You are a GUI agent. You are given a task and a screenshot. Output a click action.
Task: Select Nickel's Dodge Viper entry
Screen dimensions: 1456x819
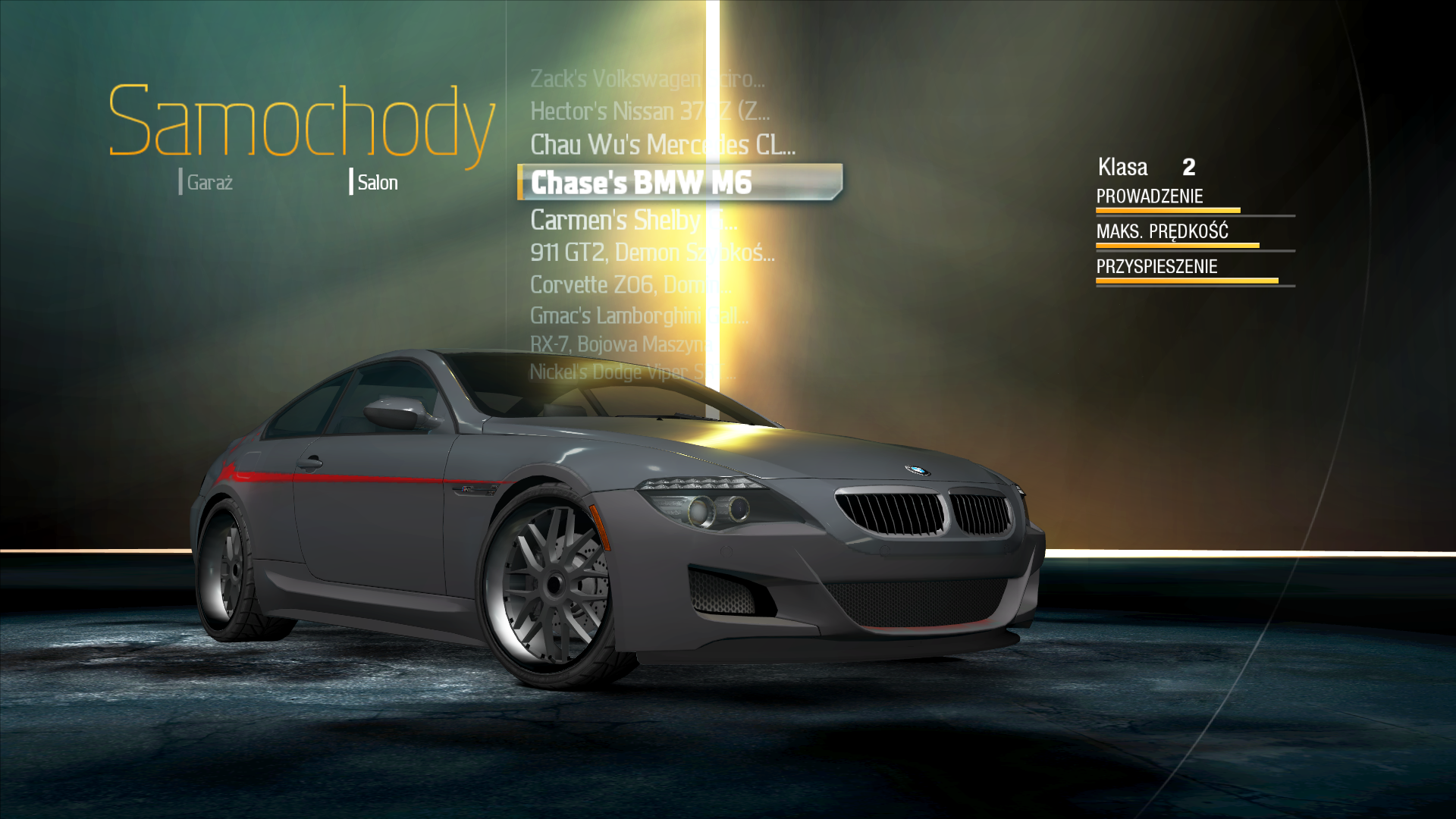632,372
